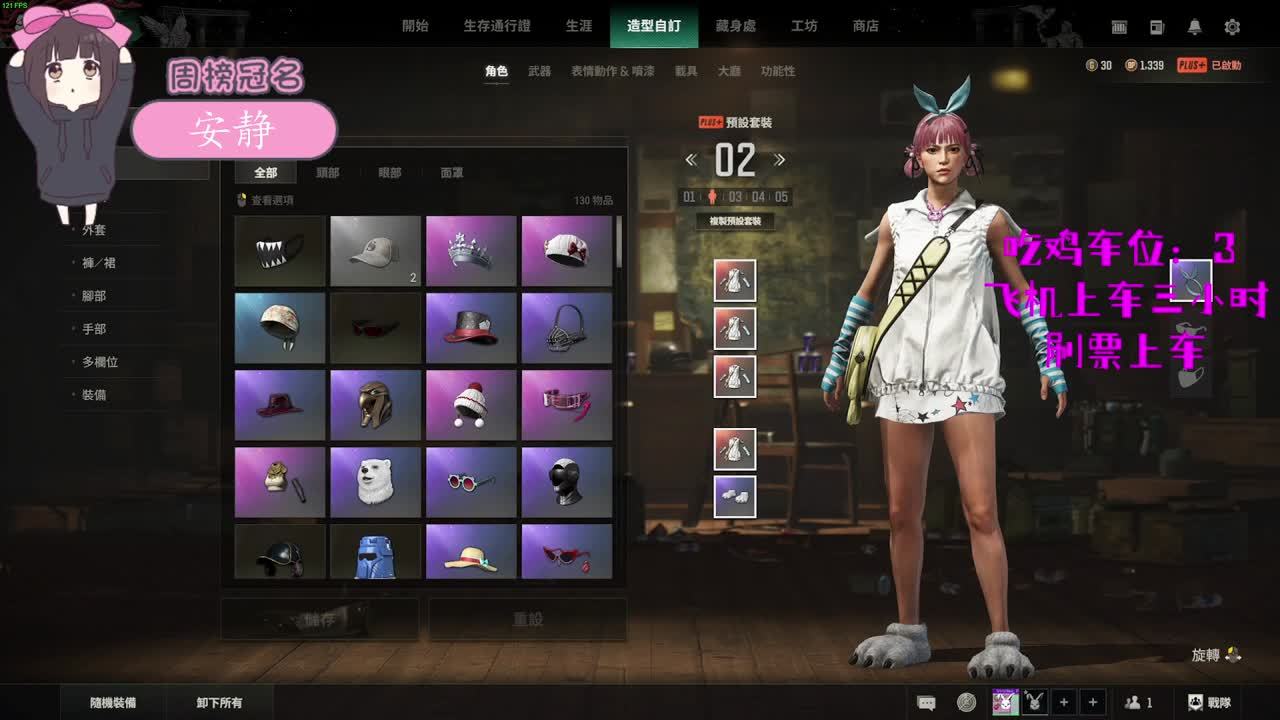Go to the 工坊 workshop tab
This screenshot has width=1280, height=720.
pyautogui.click(x=804, y=26)
